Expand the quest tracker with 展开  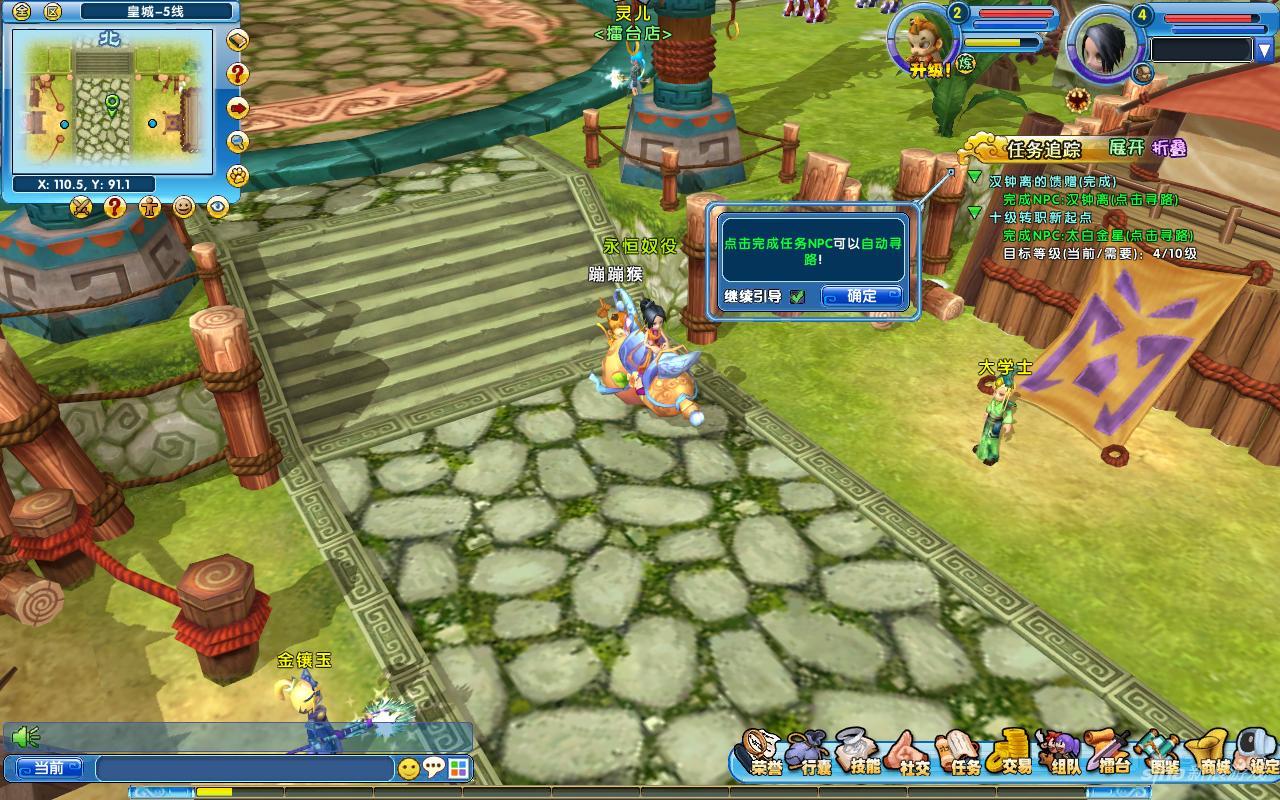click(x=1126, y=147)
